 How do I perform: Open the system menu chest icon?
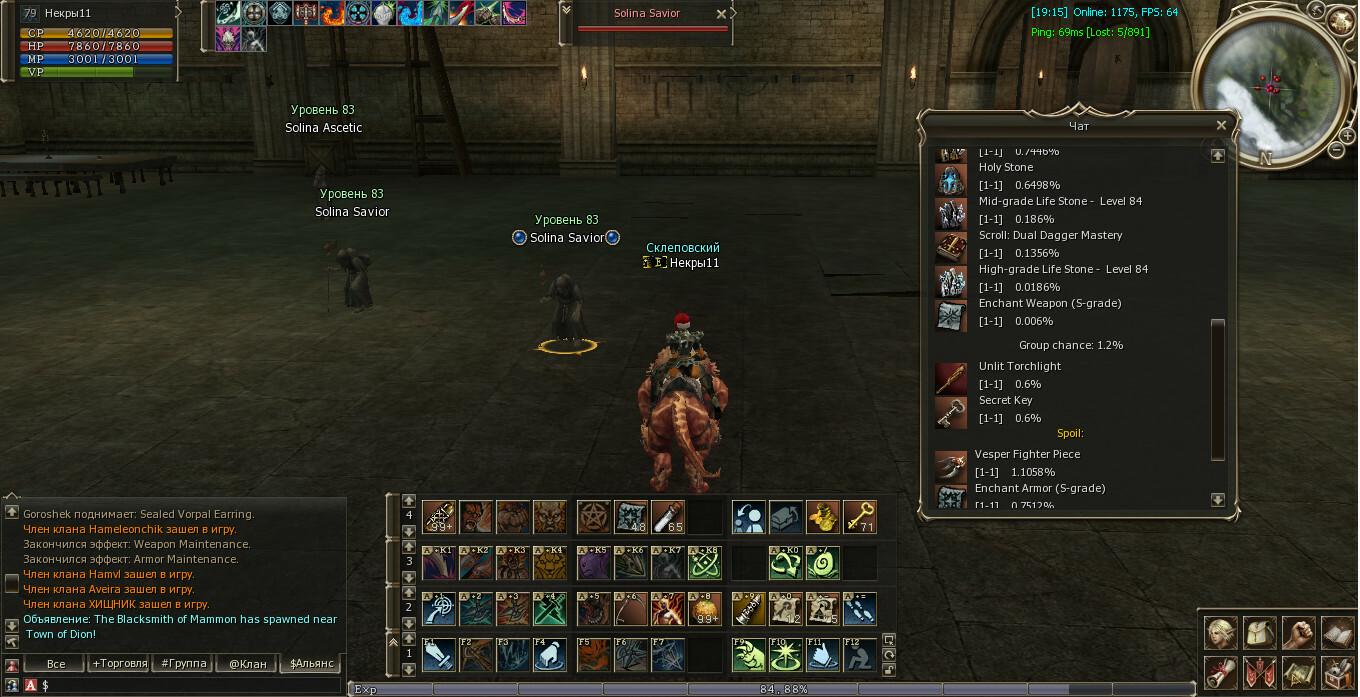point(1336,672)
